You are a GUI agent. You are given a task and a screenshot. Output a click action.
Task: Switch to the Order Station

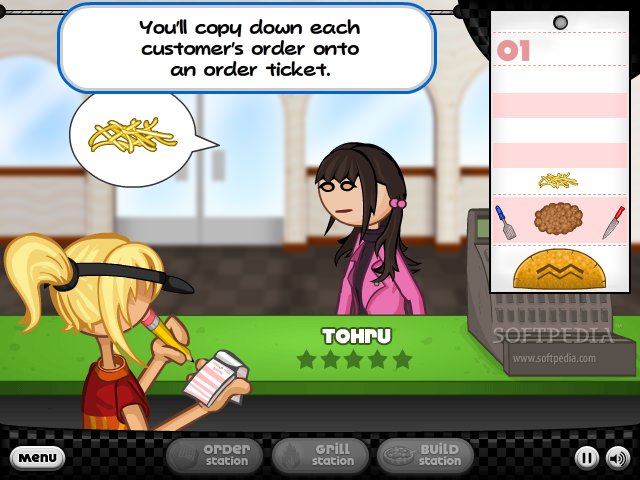click(x=214, y=456)
